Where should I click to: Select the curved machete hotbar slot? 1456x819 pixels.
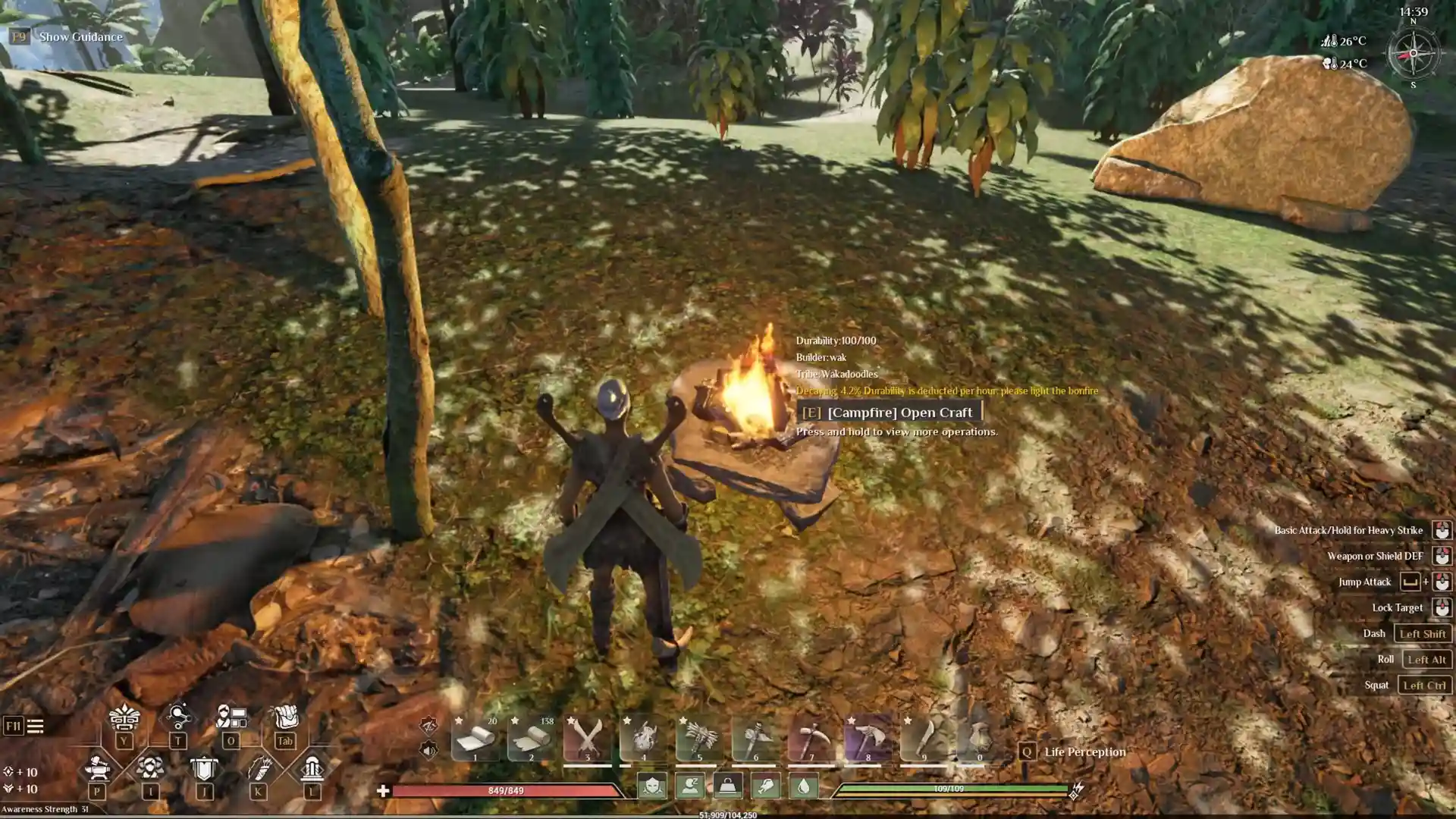(924, 737)
